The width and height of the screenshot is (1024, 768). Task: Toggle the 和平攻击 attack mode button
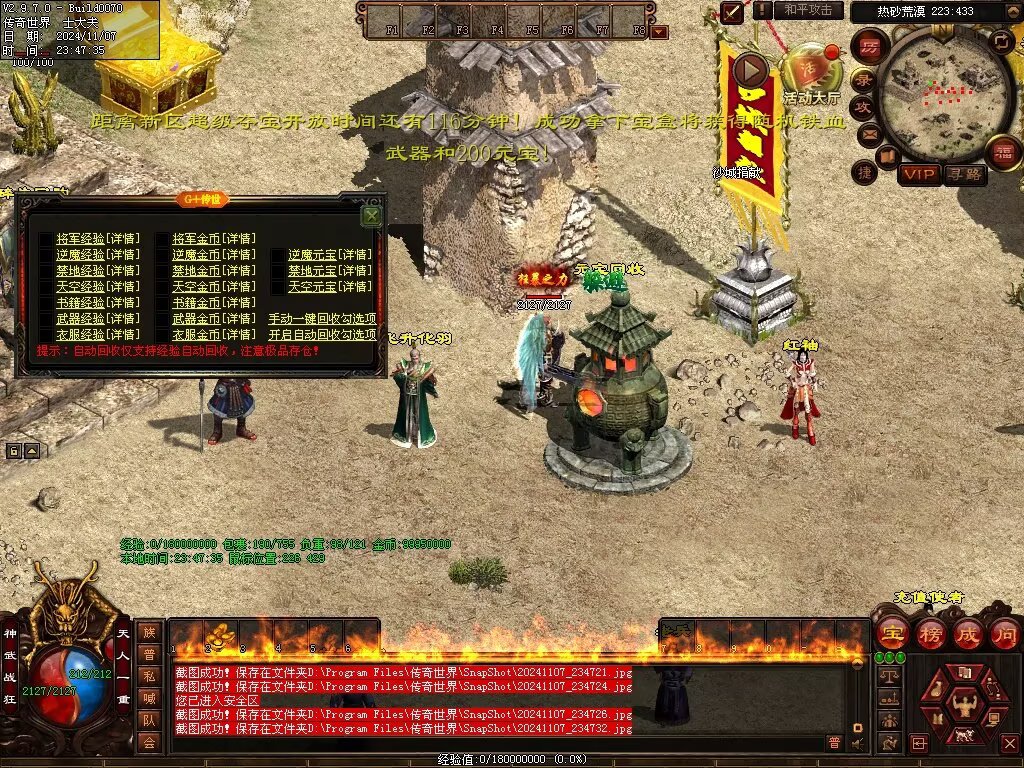[x=807, y=10]
